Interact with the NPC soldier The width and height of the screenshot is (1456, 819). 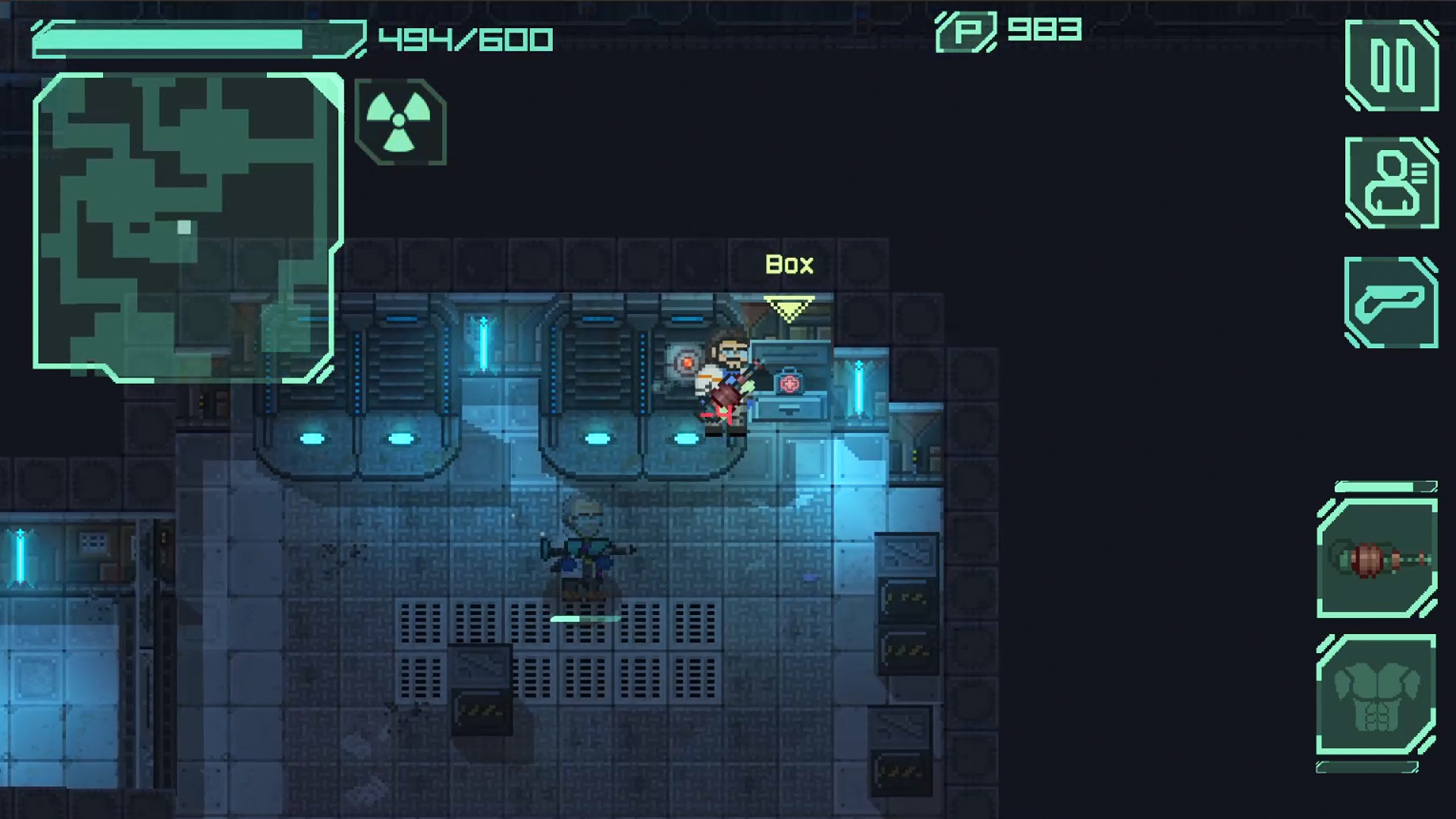pyautogui.click(x=584, y=554)
